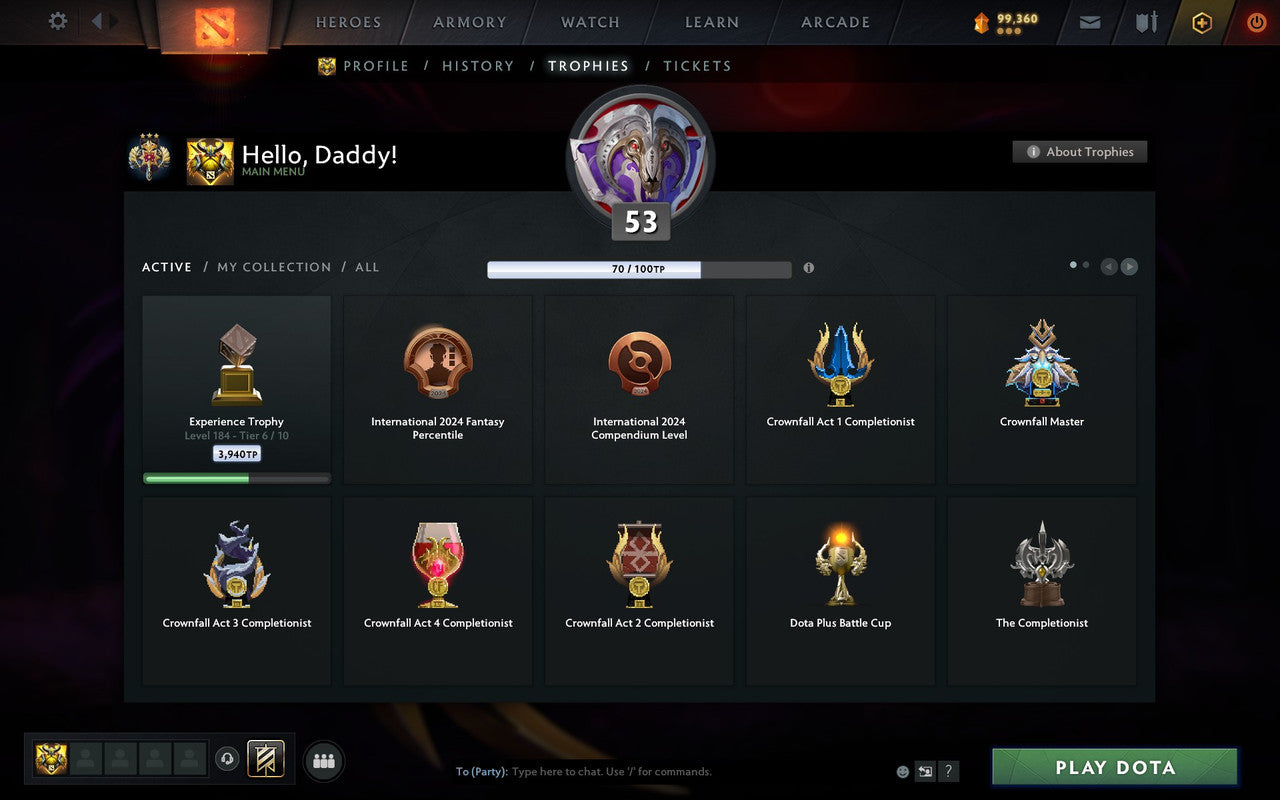Switch to the HISTORY tab
1280x800 pixels.
tap(478, 66)
